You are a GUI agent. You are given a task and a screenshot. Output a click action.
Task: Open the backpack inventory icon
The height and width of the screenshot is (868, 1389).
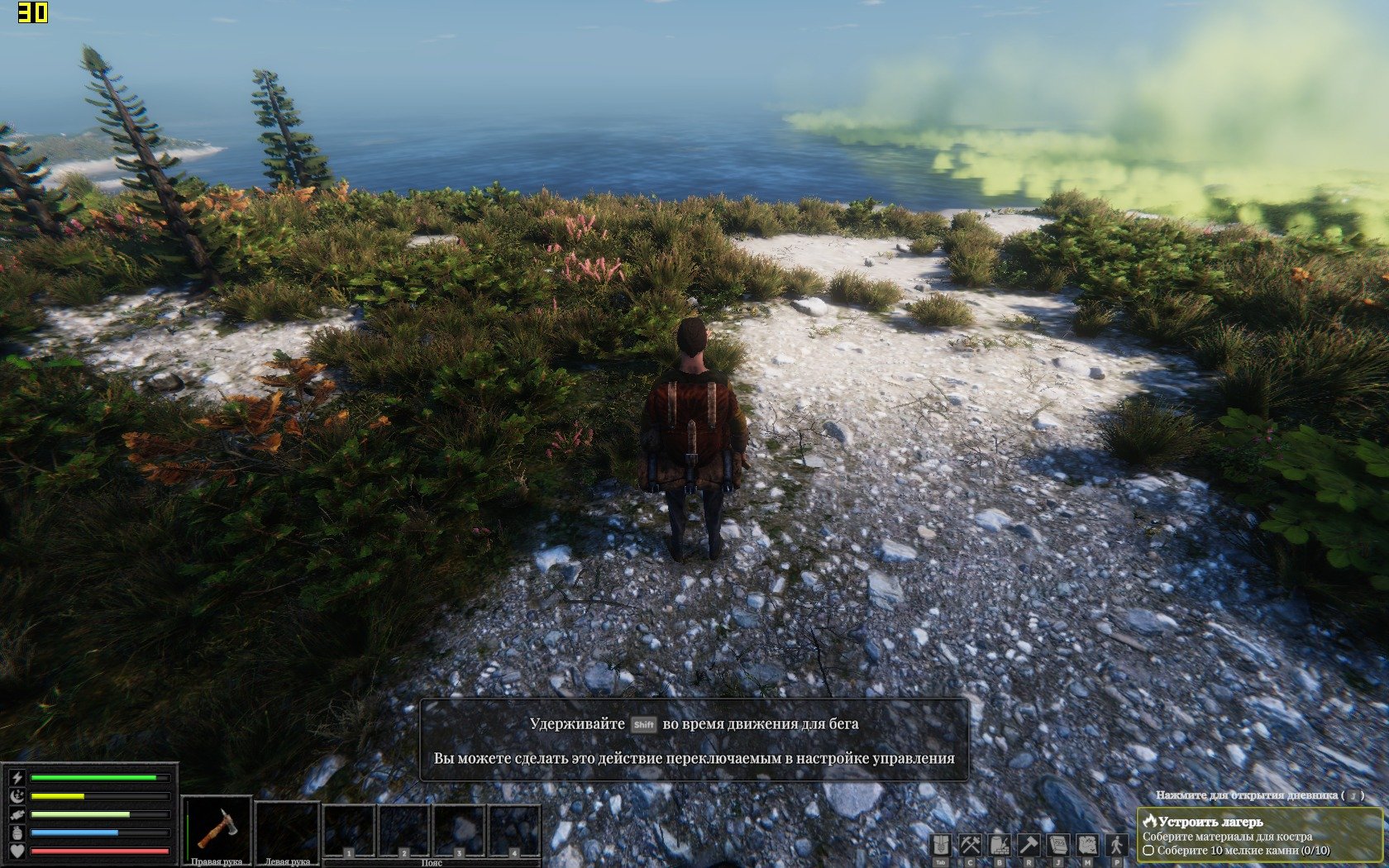pyautogui.click(x=941, y=845)
